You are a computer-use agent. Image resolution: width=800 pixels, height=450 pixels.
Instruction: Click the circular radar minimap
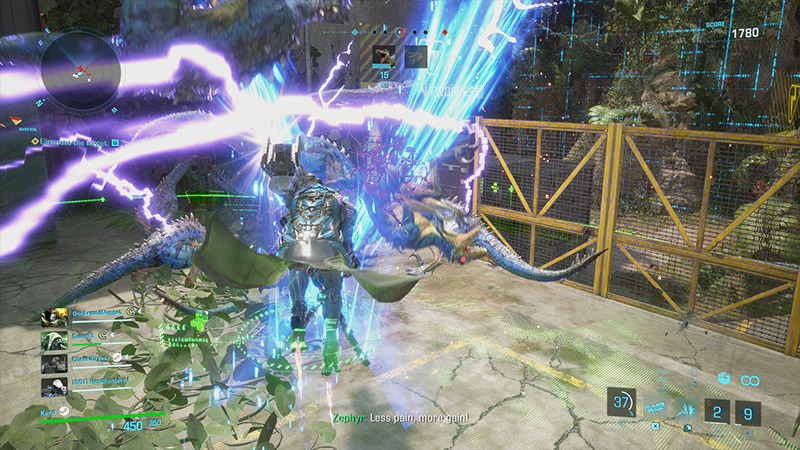pos(82,67)
